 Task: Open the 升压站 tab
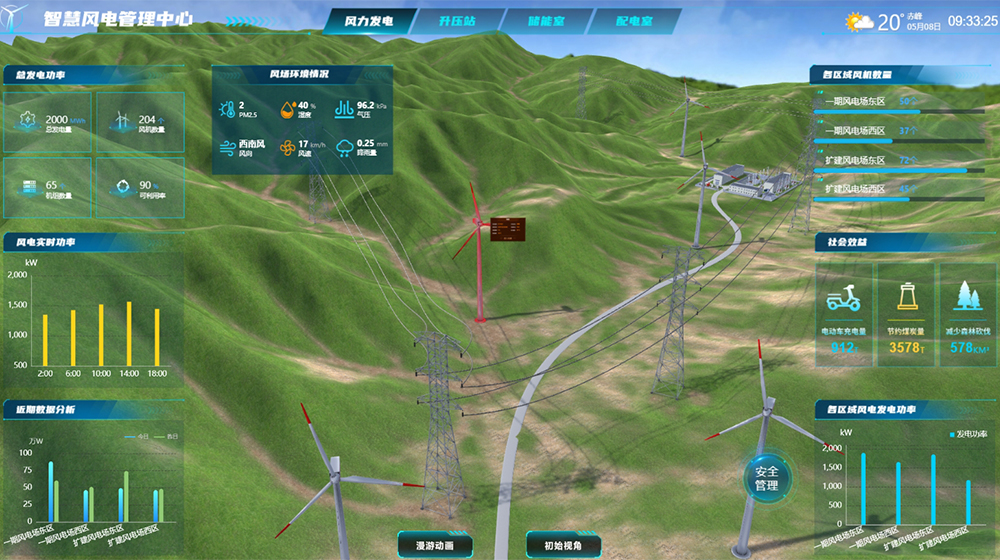(x=457, y=21)
